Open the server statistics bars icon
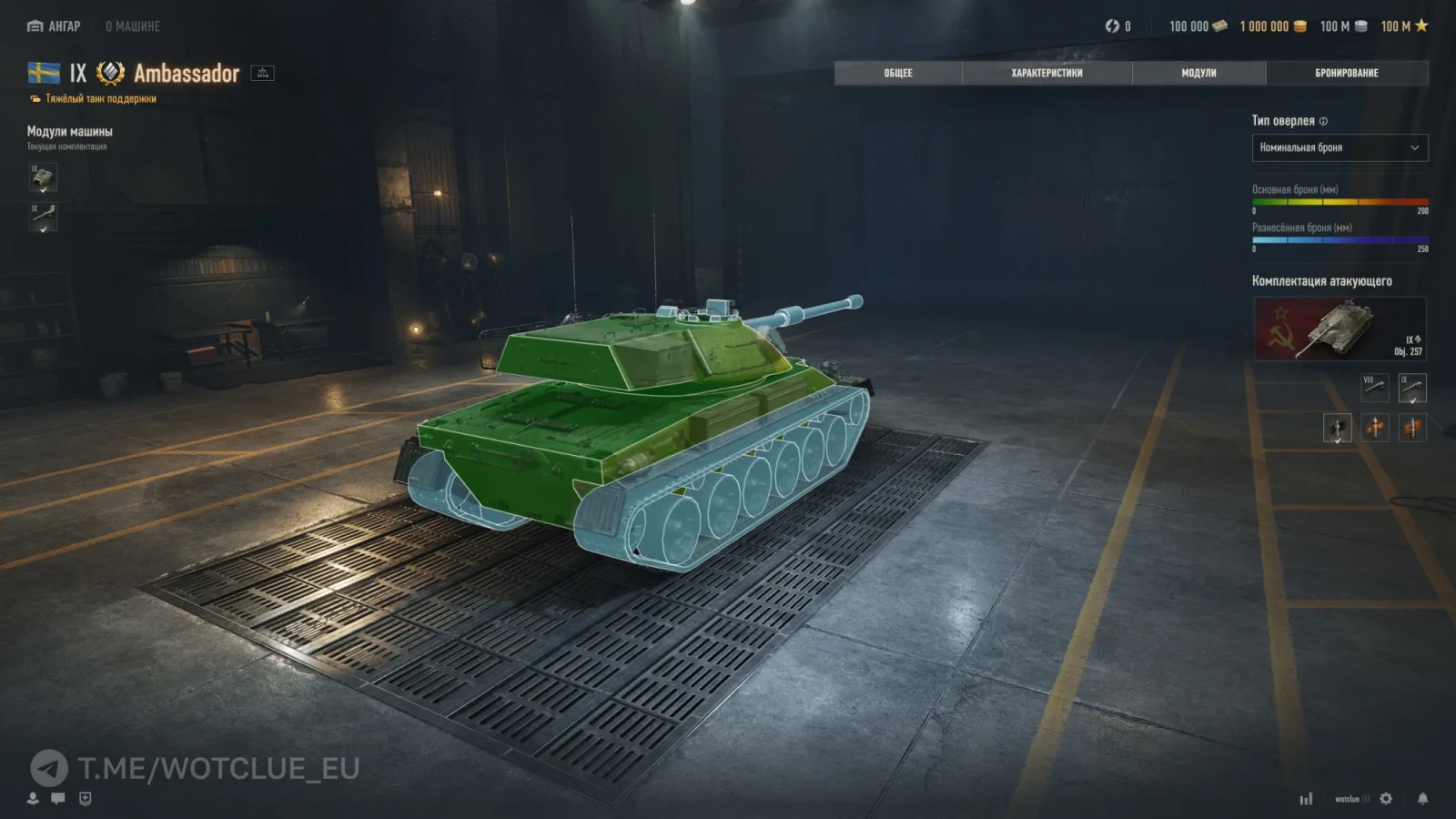 pos(1306,798)
